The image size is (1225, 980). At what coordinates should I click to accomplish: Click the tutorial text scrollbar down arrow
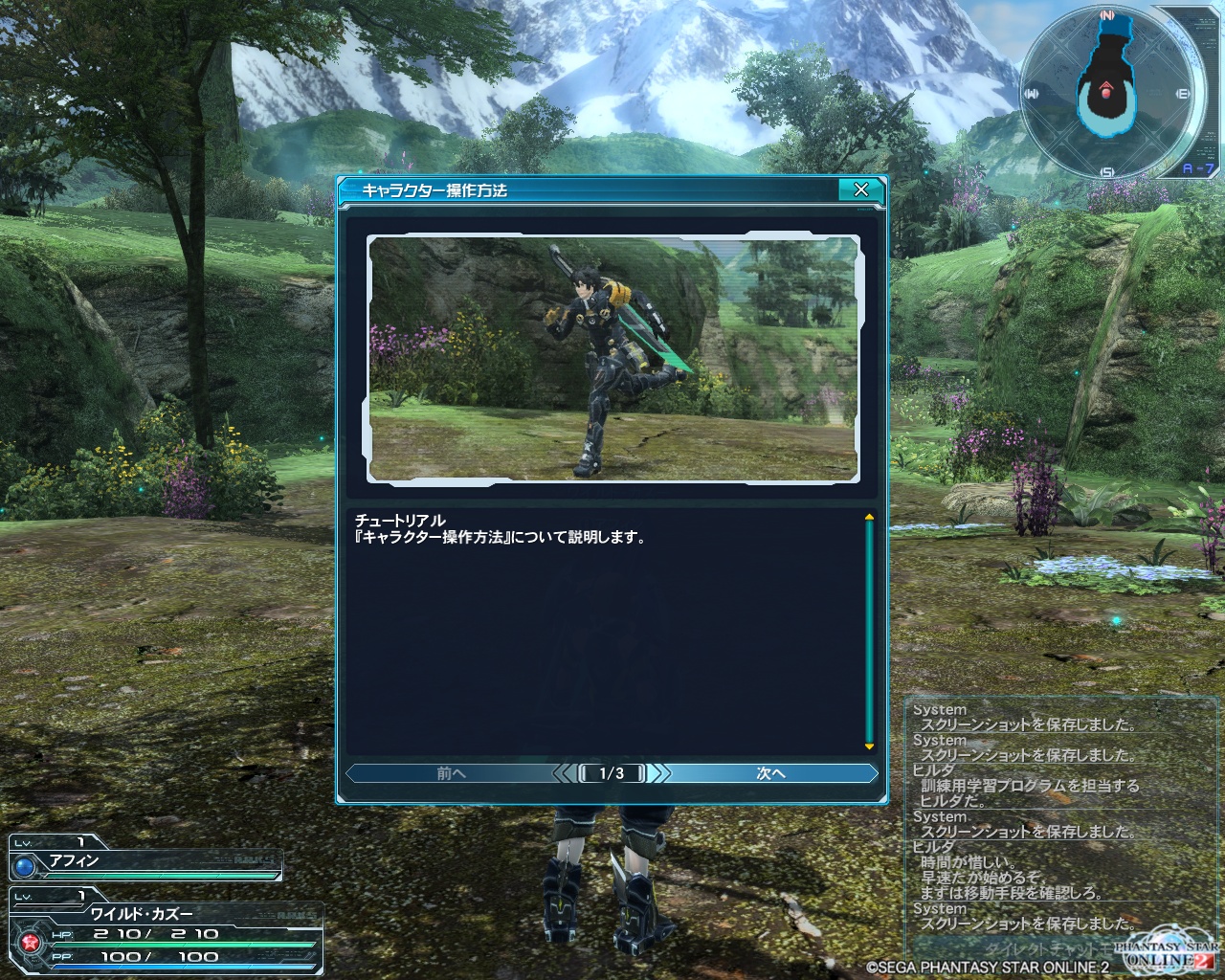(x=869, y=746)
